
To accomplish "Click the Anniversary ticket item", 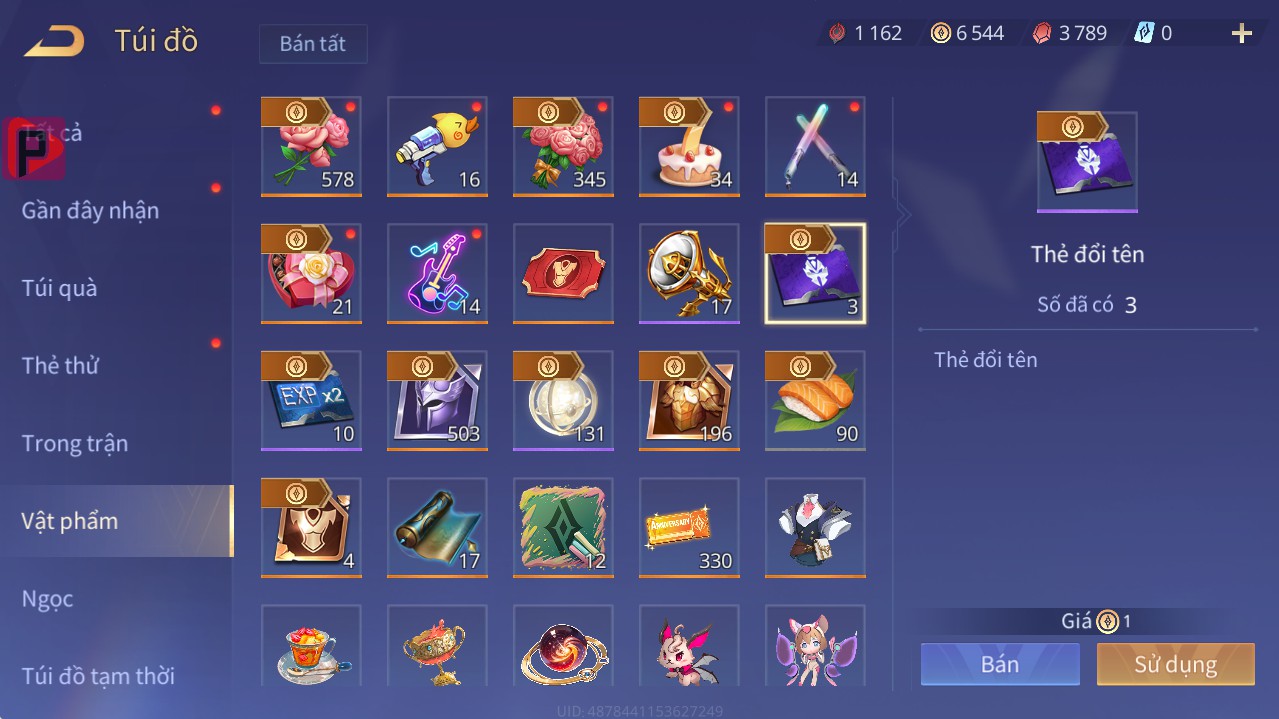I will (689, 527).
